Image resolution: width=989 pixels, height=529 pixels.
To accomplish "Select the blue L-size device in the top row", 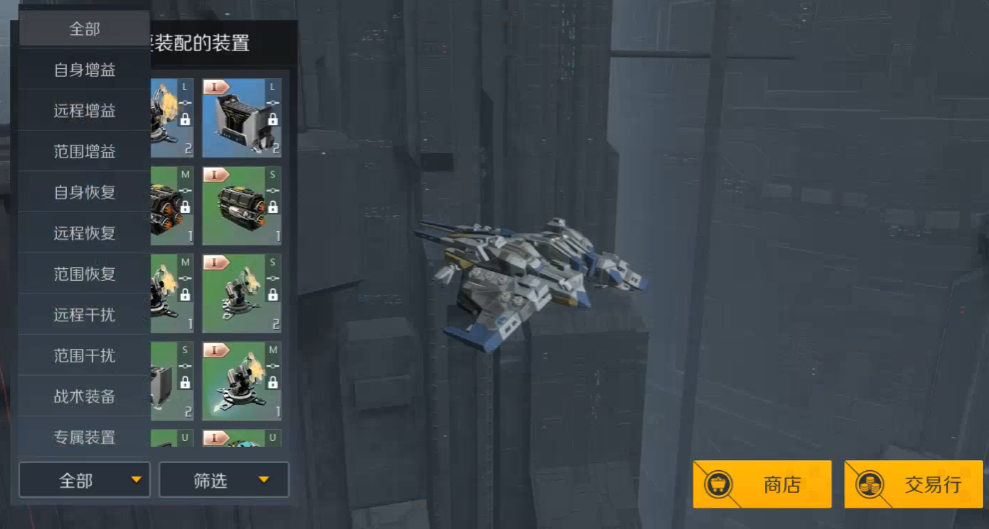I will (x=241, y=118).
